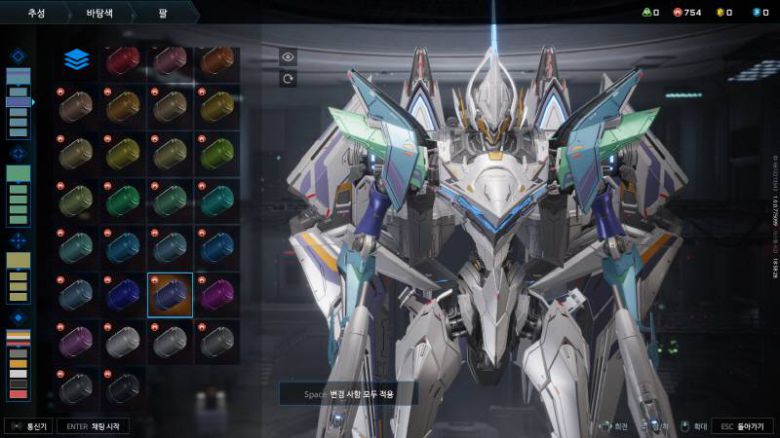Apply all changes with 변경 사항 모두 적용
Viewport: 780px width, 438px height.
point(348,394)
